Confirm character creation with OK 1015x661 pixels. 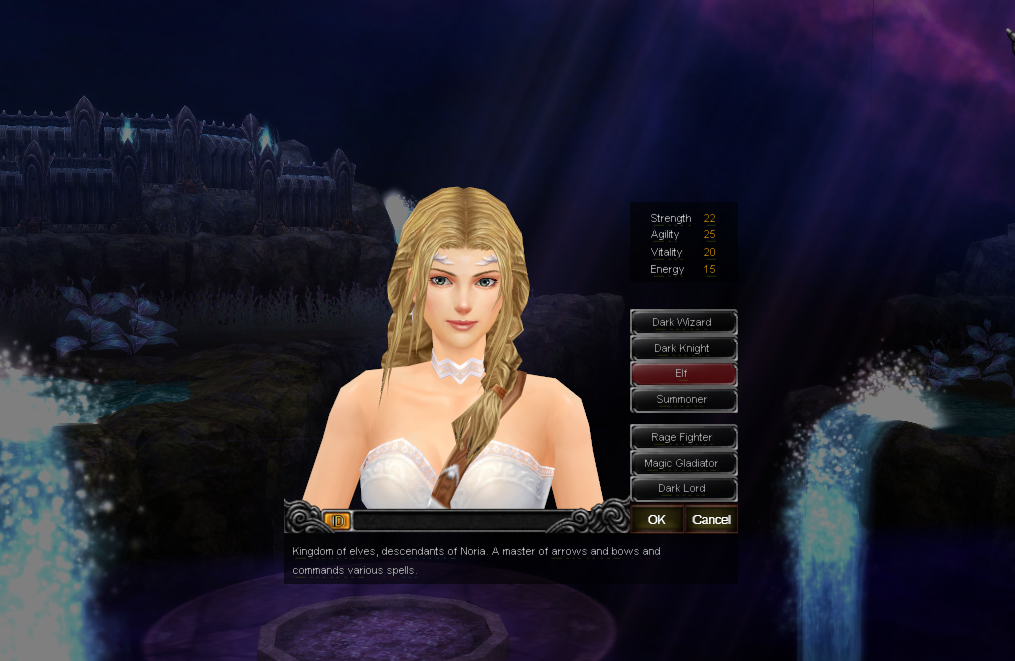657,519
